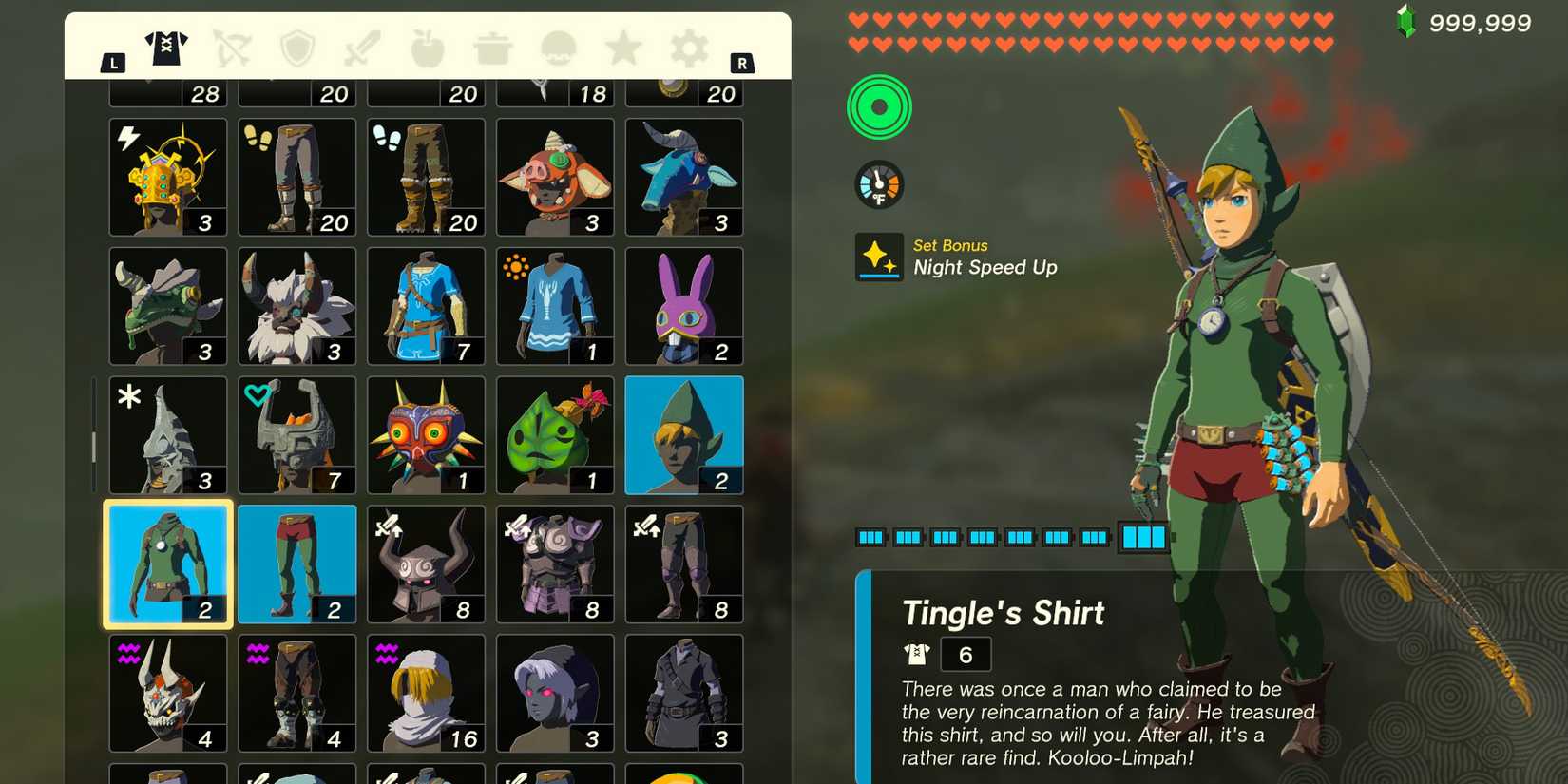
Task: Open the materials apple icon tab
Action: coord(426,49)
